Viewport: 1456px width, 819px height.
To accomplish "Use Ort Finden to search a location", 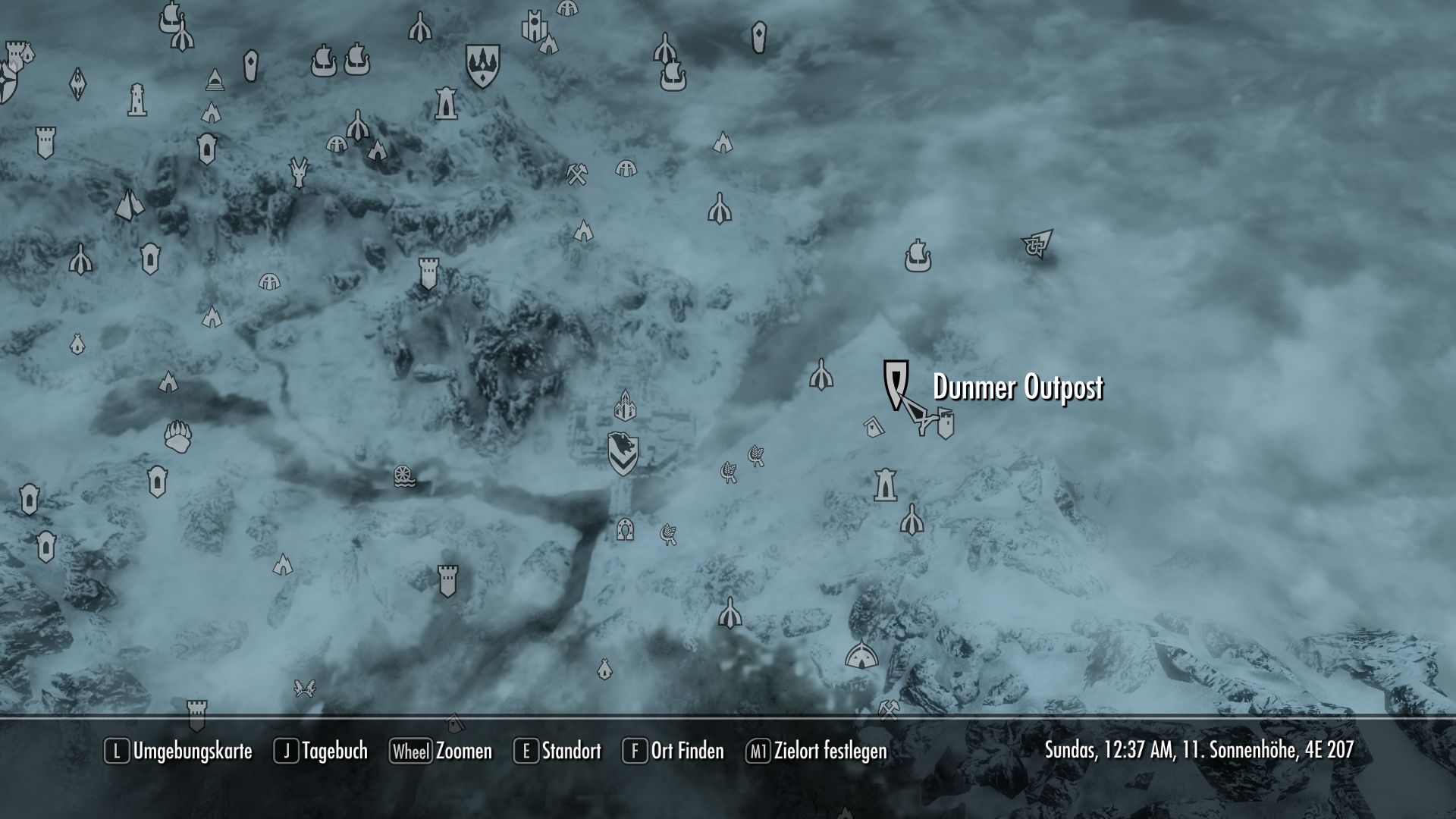I will click(x=686, y=752).
